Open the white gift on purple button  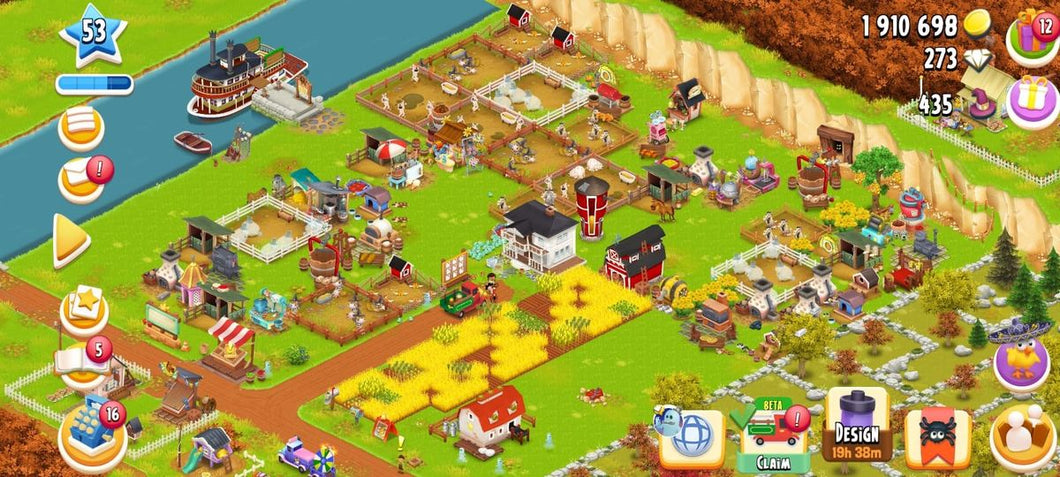point(1032,101)
